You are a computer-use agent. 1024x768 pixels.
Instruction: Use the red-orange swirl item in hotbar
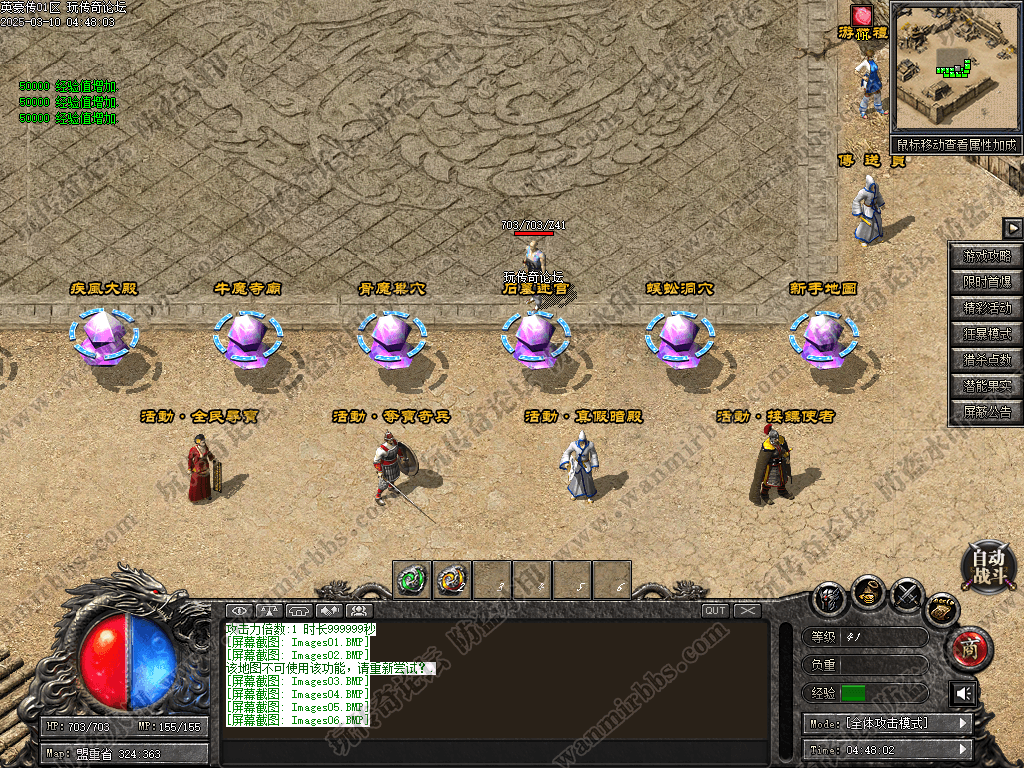click(x=452, y=579)
